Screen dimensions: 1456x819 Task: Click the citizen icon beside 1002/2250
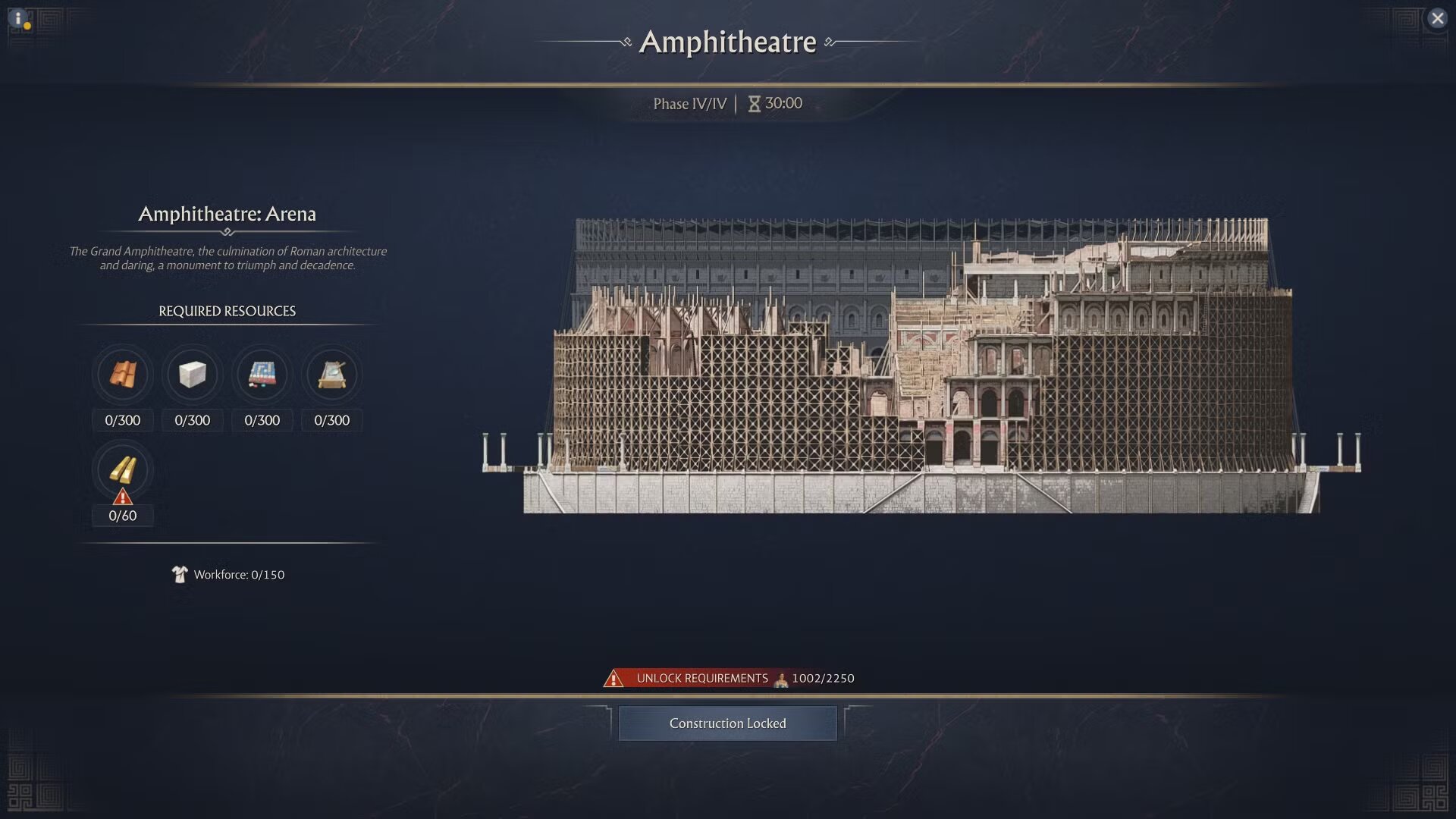click(x=781, y=679)
